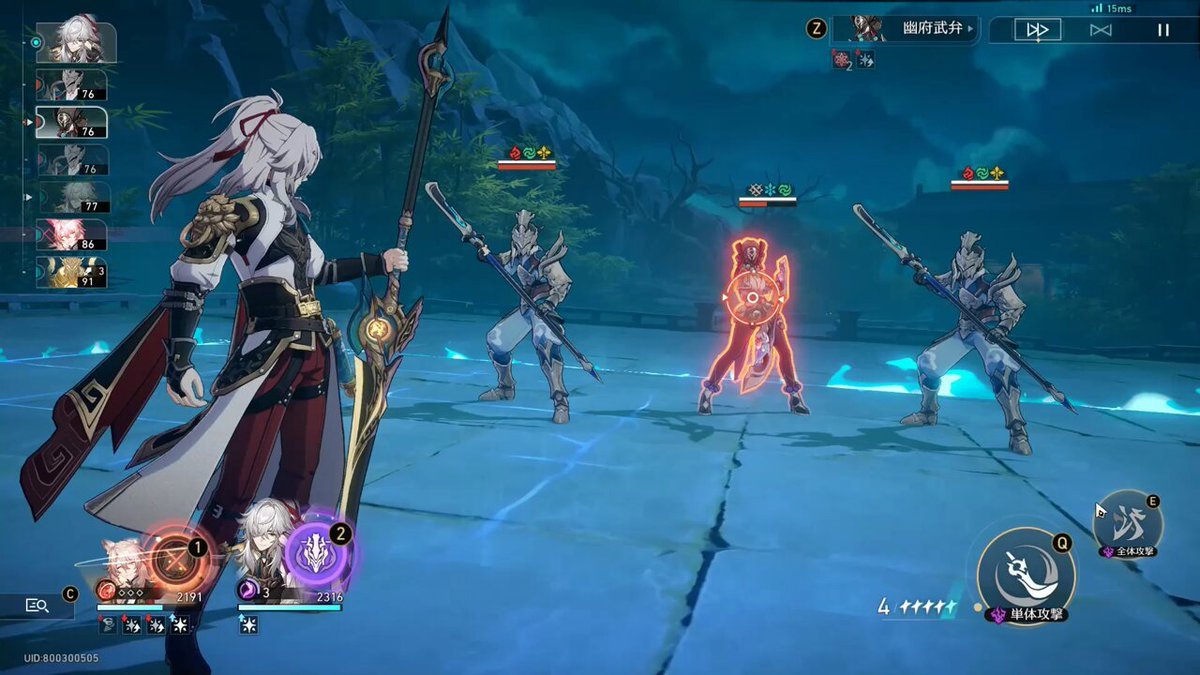This screenshot has width=1200, height=675.
Task: Open the battle details magnifier-list button
Action: (x=37, y=604)
